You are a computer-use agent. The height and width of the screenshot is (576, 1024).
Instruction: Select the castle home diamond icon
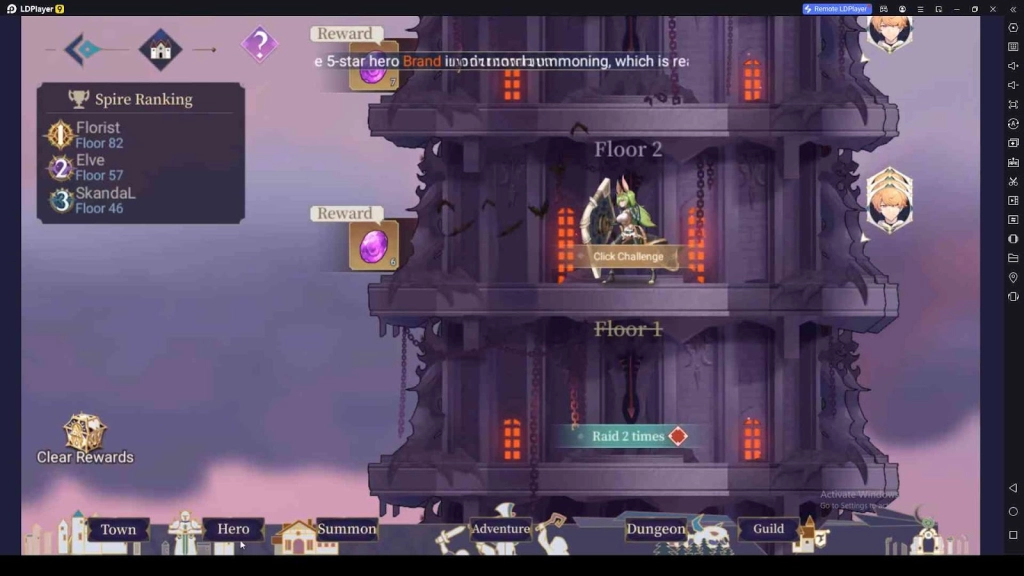(x=160, y=48)
